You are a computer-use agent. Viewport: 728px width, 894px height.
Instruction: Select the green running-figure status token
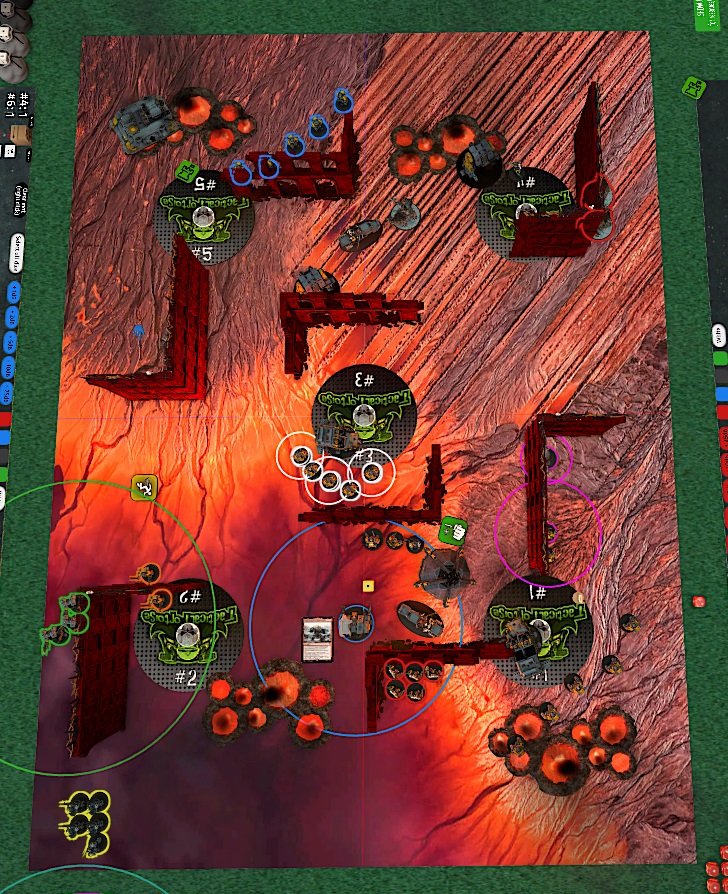point(146,488)
